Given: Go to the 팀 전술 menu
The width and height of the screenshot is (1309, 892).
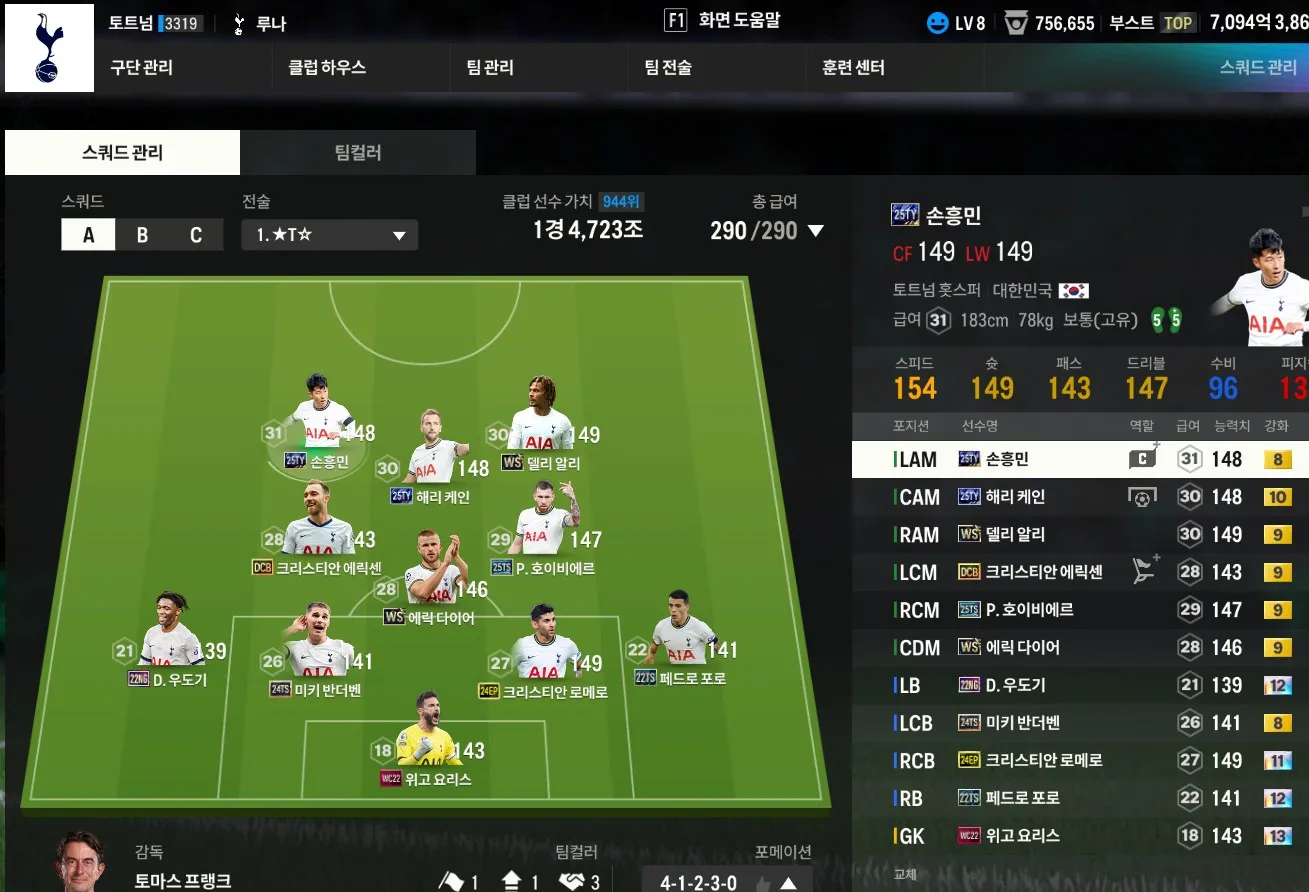Looking at the screenshot, I should pyautogui.click(x=668, y=68).
